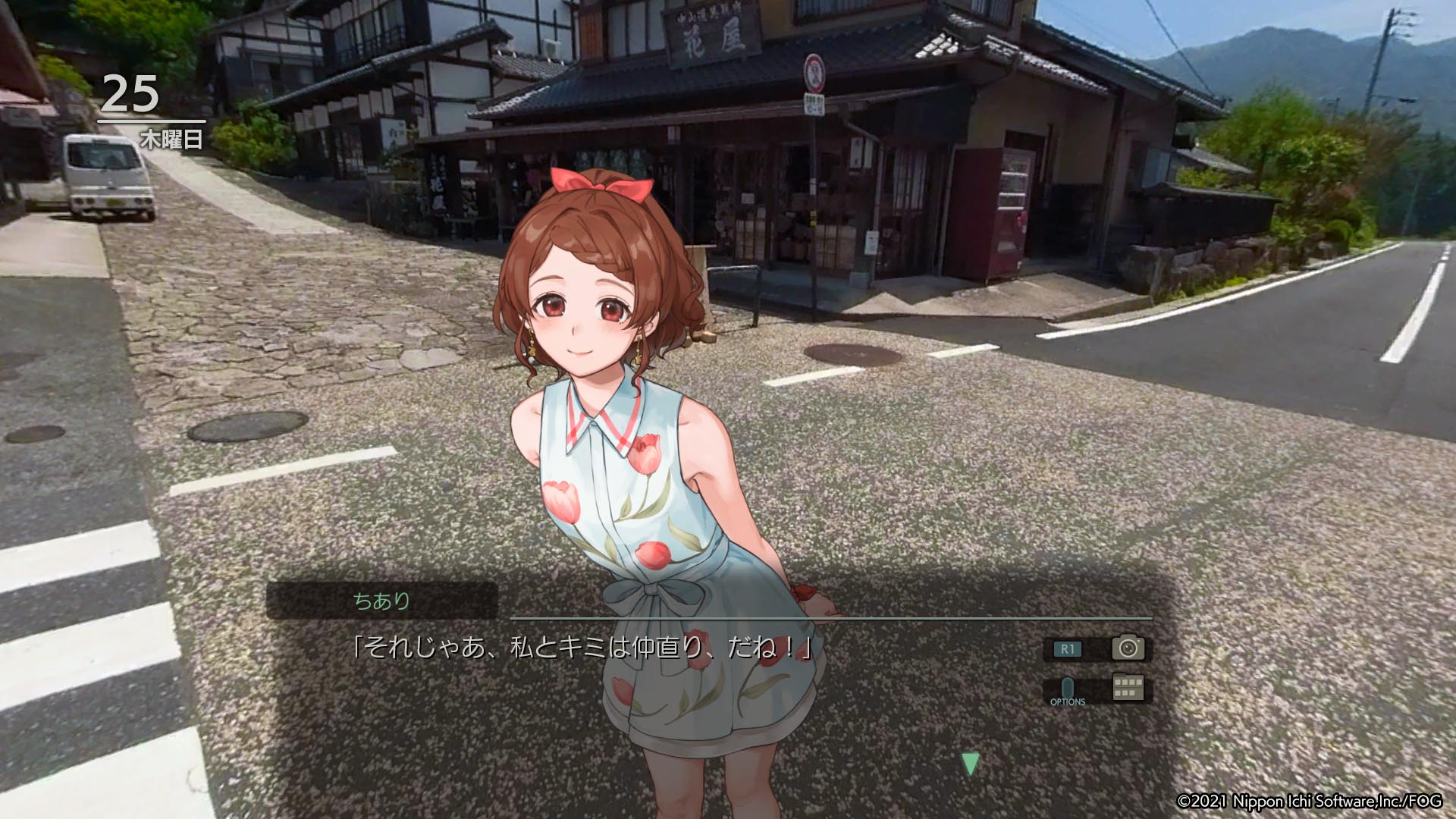Advance dialogue with the green arrow
The width and height of the screenshot is (1456, 819).
970,763
